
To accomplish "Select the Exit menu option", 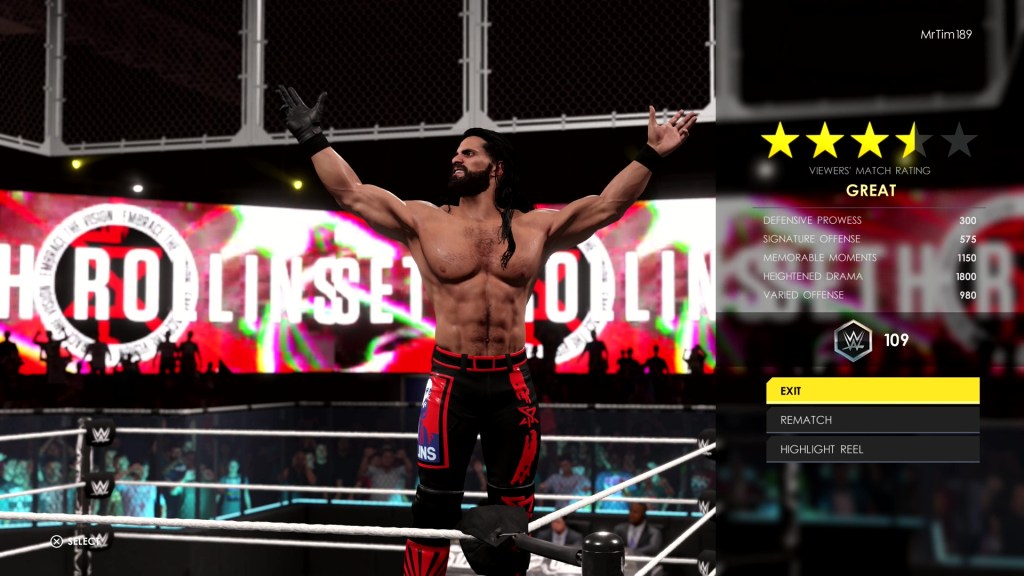I will [872, 391].
